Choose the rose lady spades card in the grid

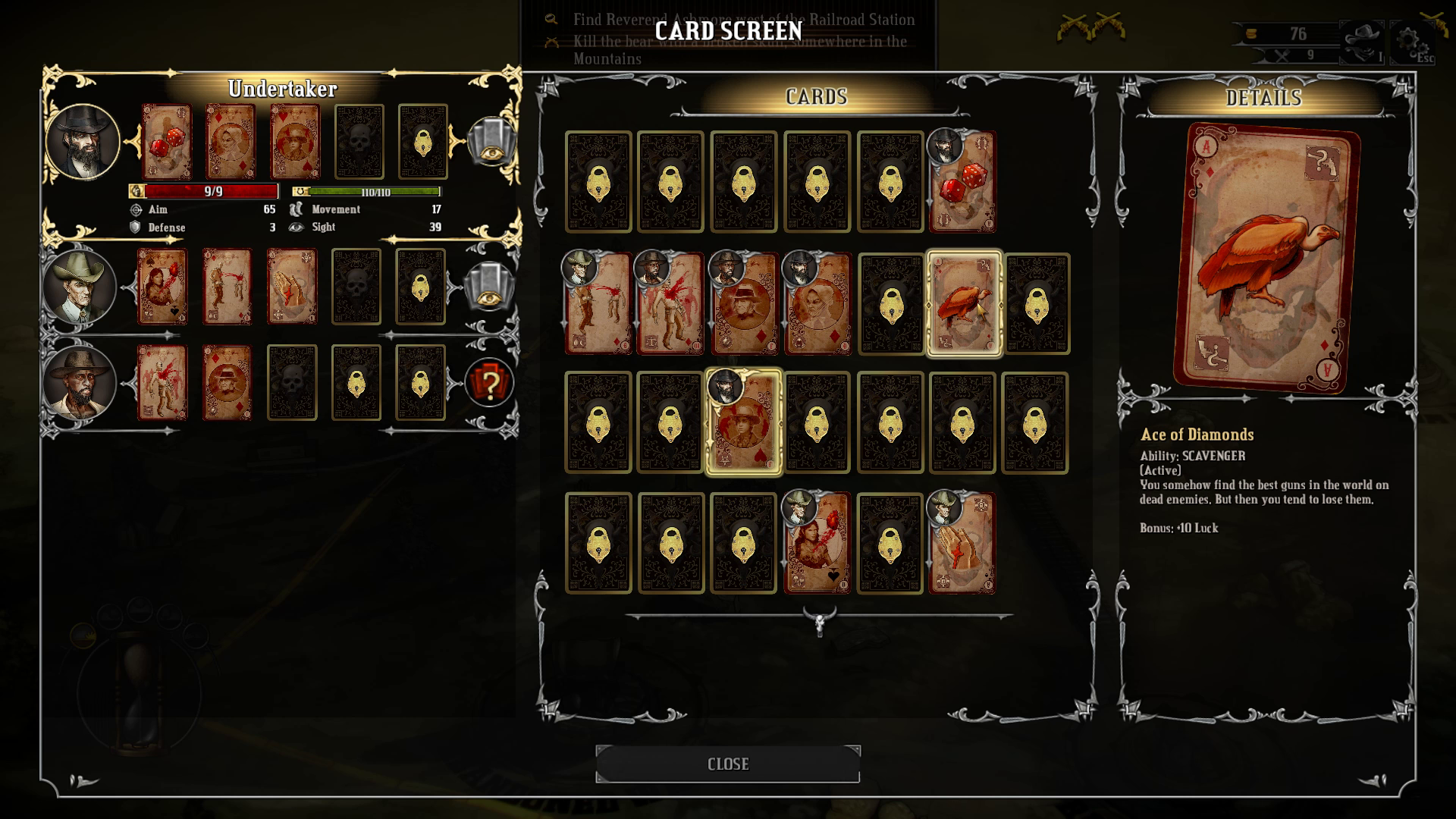tap(817, 543)
